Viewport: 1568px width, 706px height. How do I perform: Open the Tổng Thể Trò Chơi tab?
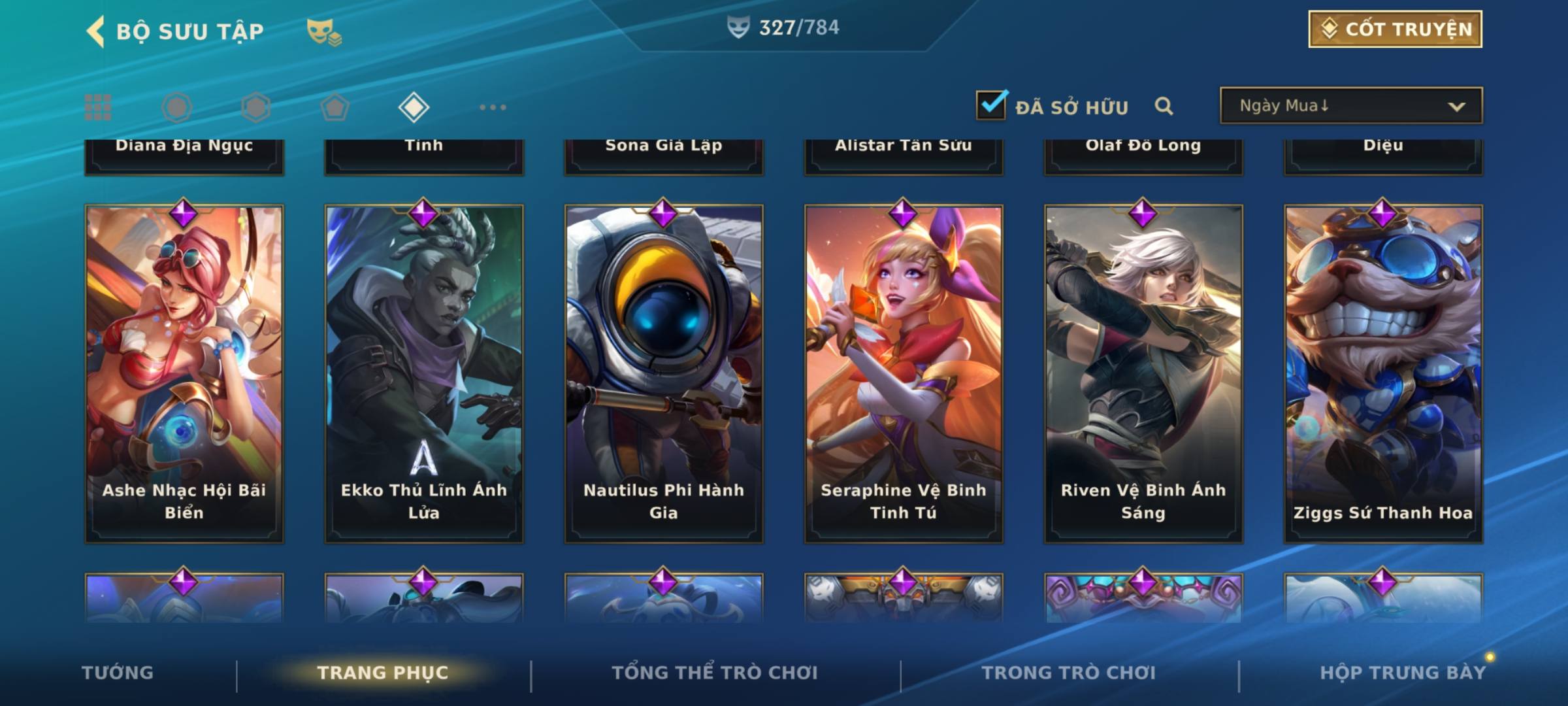click(x=715, y=673)
